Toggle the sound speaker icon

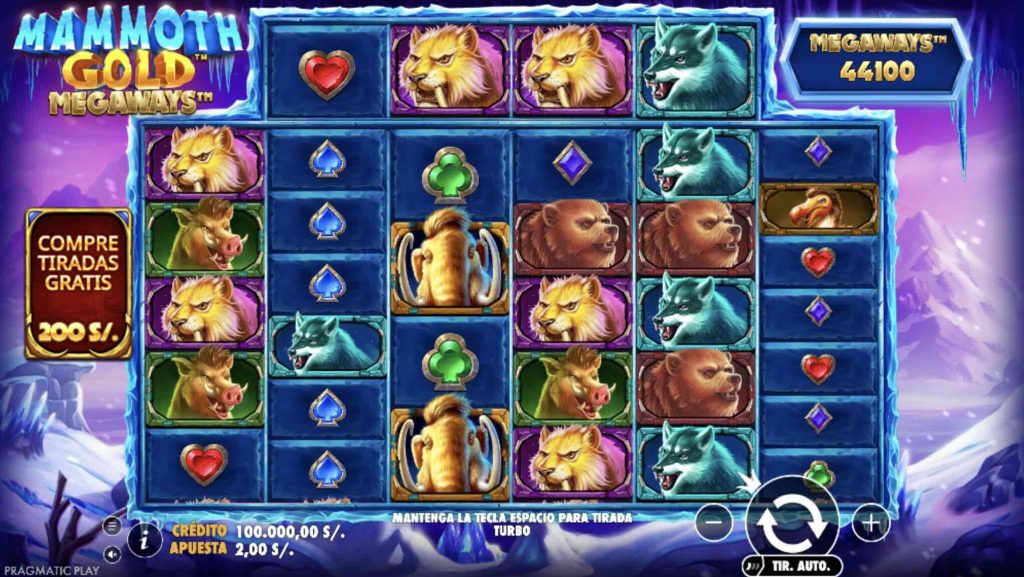pos(113,552)
